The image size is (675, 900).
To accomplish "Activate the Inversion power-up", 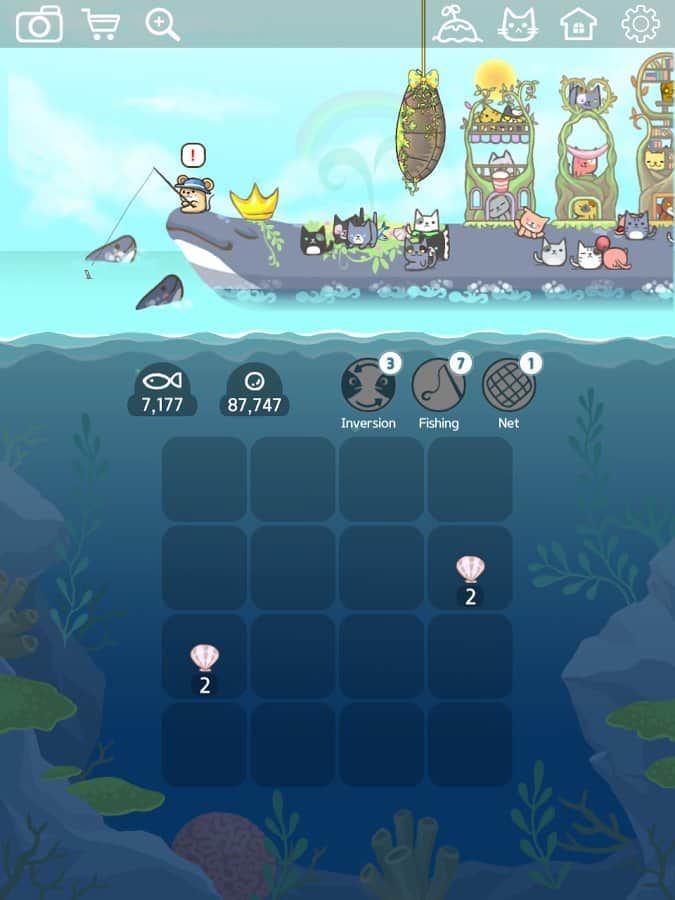I will coord(368,386).
